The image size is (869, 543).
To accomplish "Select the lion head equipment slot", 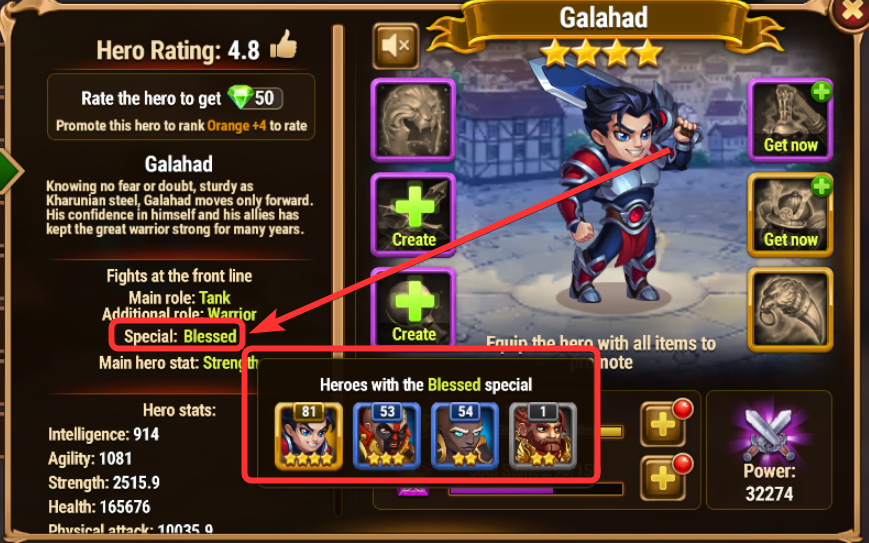I will (x=413, y=119).
